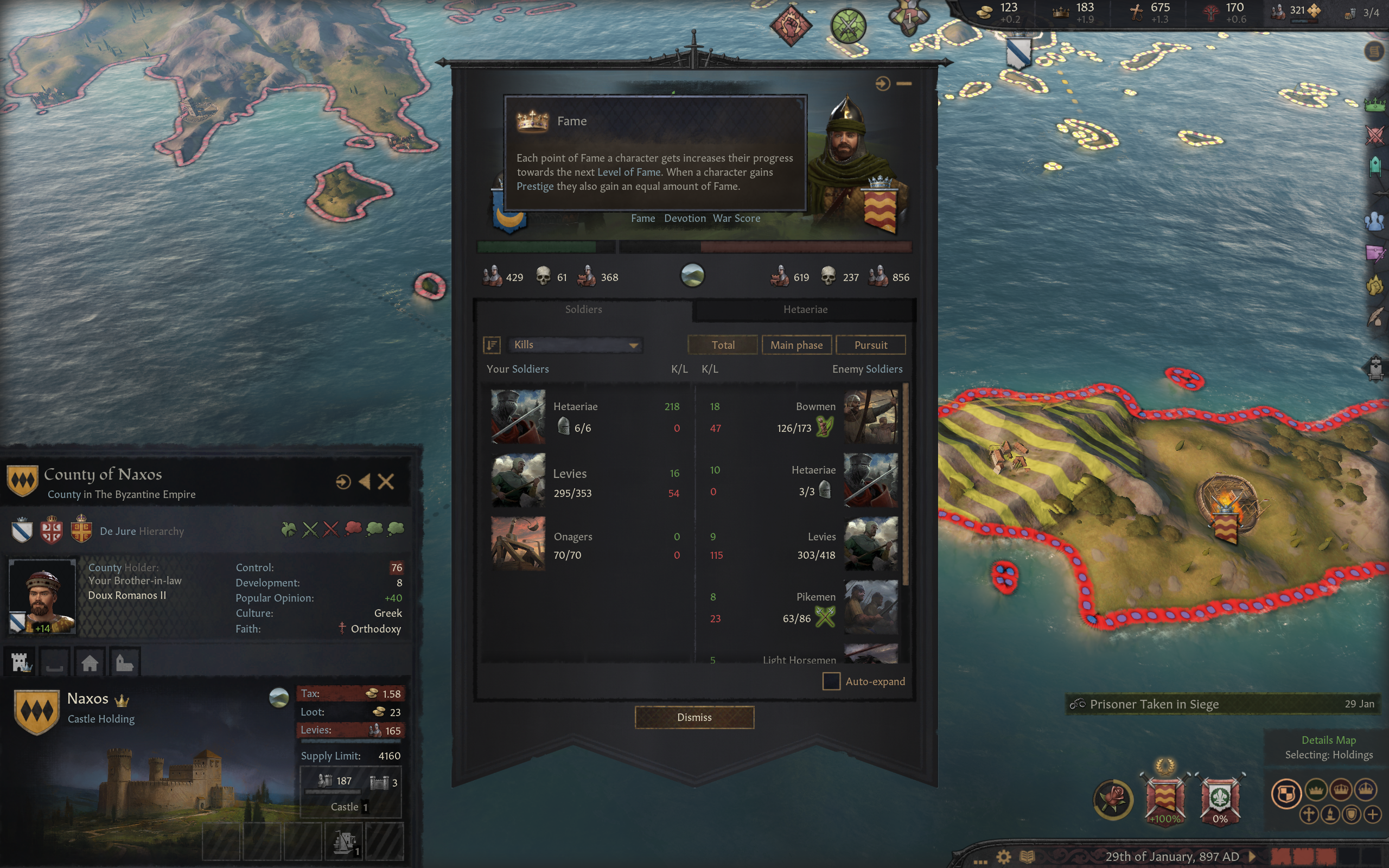Select the castle holding tab icon

point(21,663)
